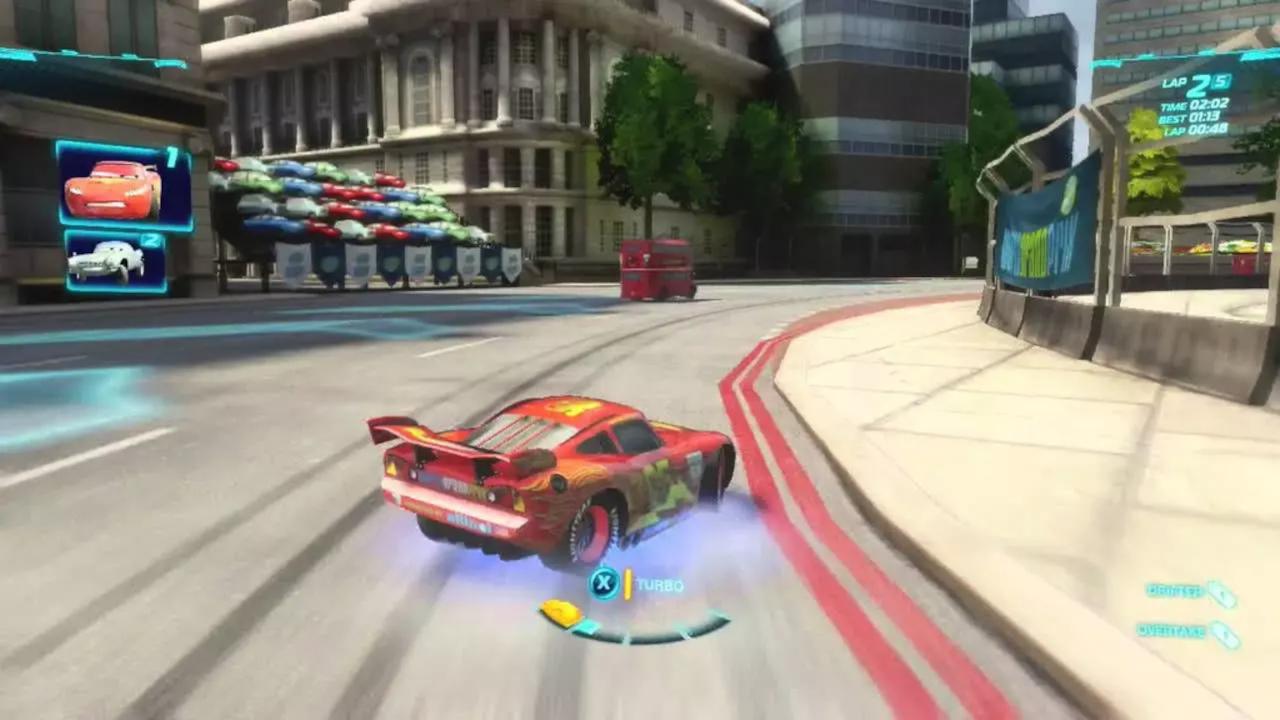Click the yellow turbo charge bar
1280x720 pixels.
628,584
